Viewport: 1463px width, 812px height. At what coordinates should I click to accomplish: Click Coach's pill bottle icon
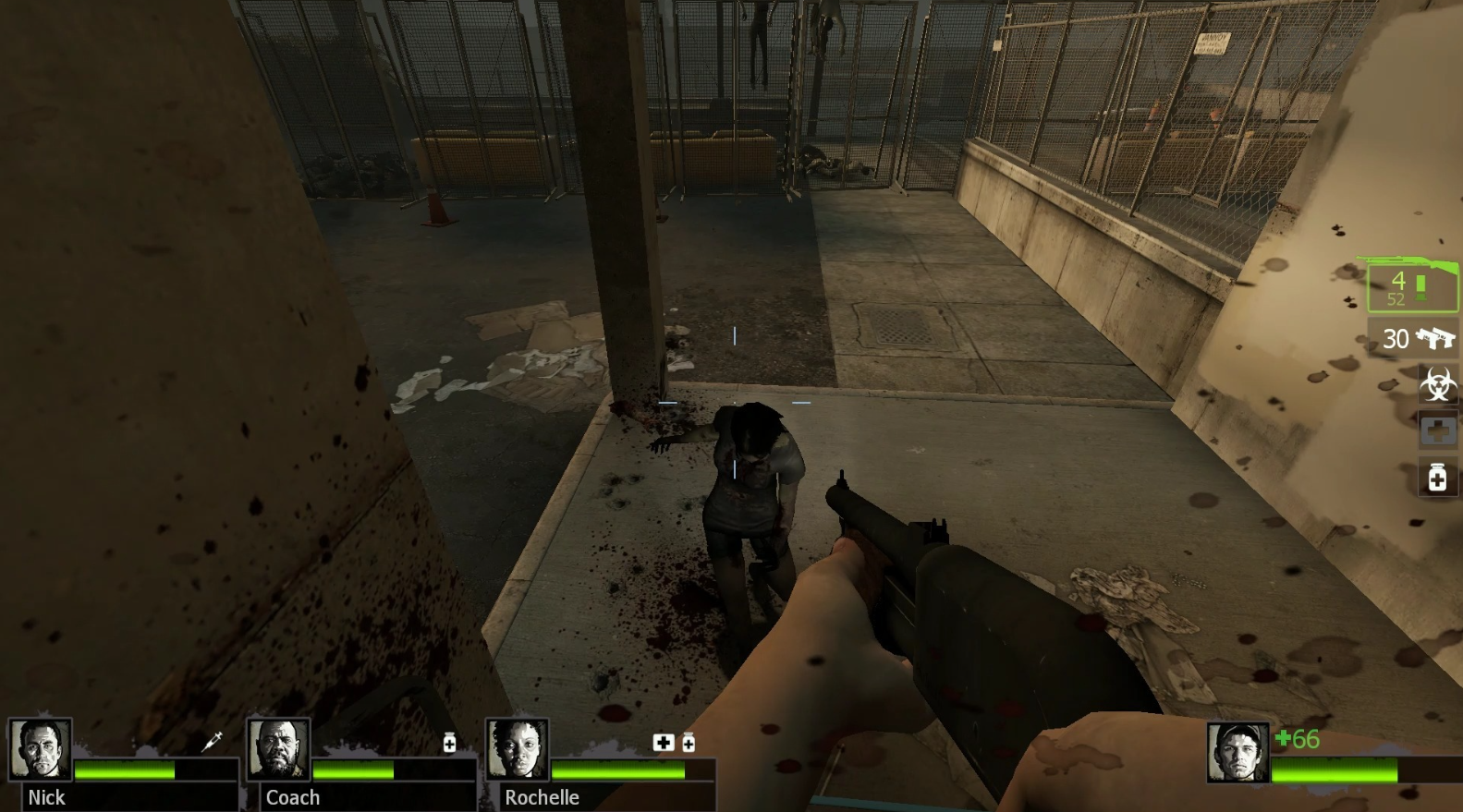click(x=449, y=743)
